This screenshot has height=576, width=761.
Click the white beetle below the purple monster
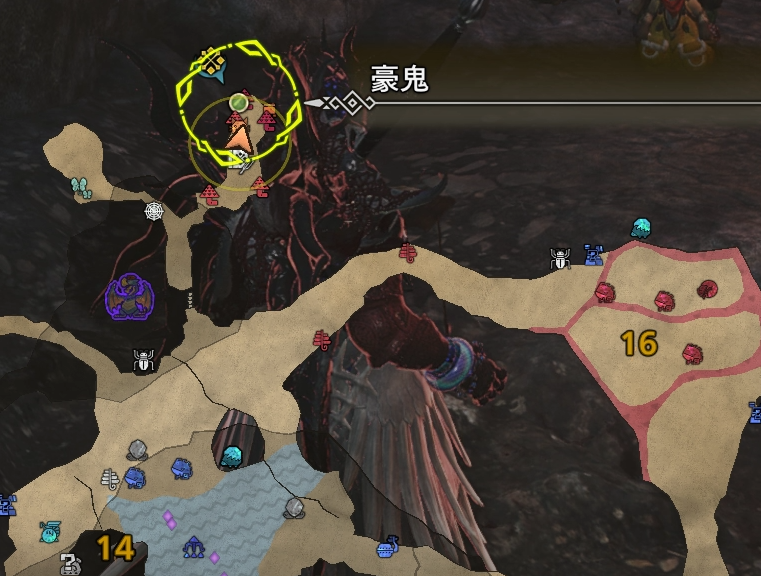[144, 360]
